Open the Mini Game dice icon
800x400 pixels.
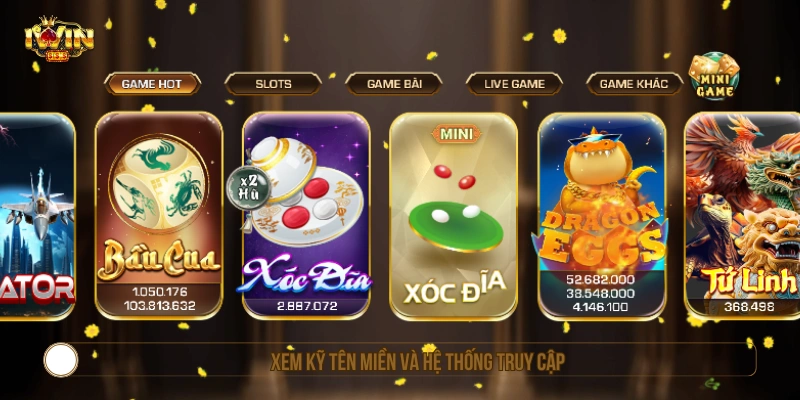pyautogui.click(x=713, y=76)
